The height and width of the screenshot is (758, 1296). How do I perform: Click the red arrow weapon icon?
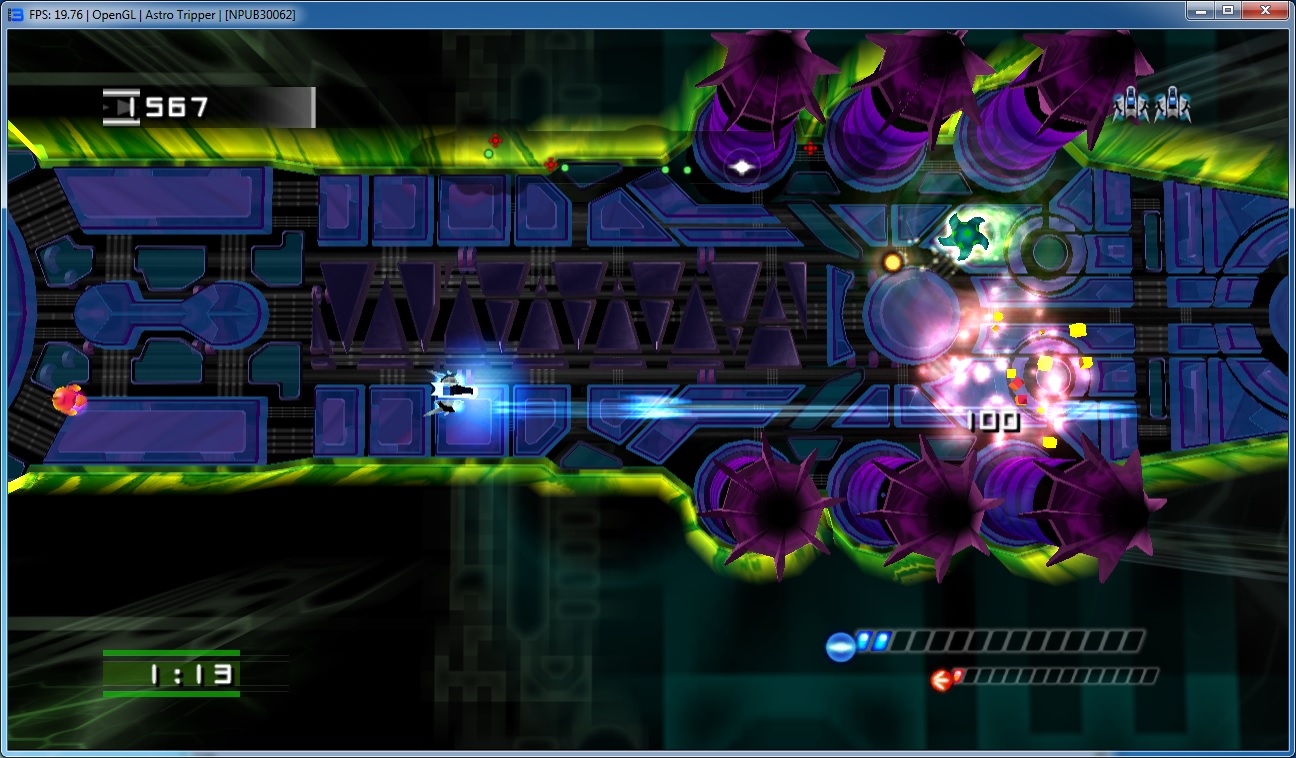(941, 681)
